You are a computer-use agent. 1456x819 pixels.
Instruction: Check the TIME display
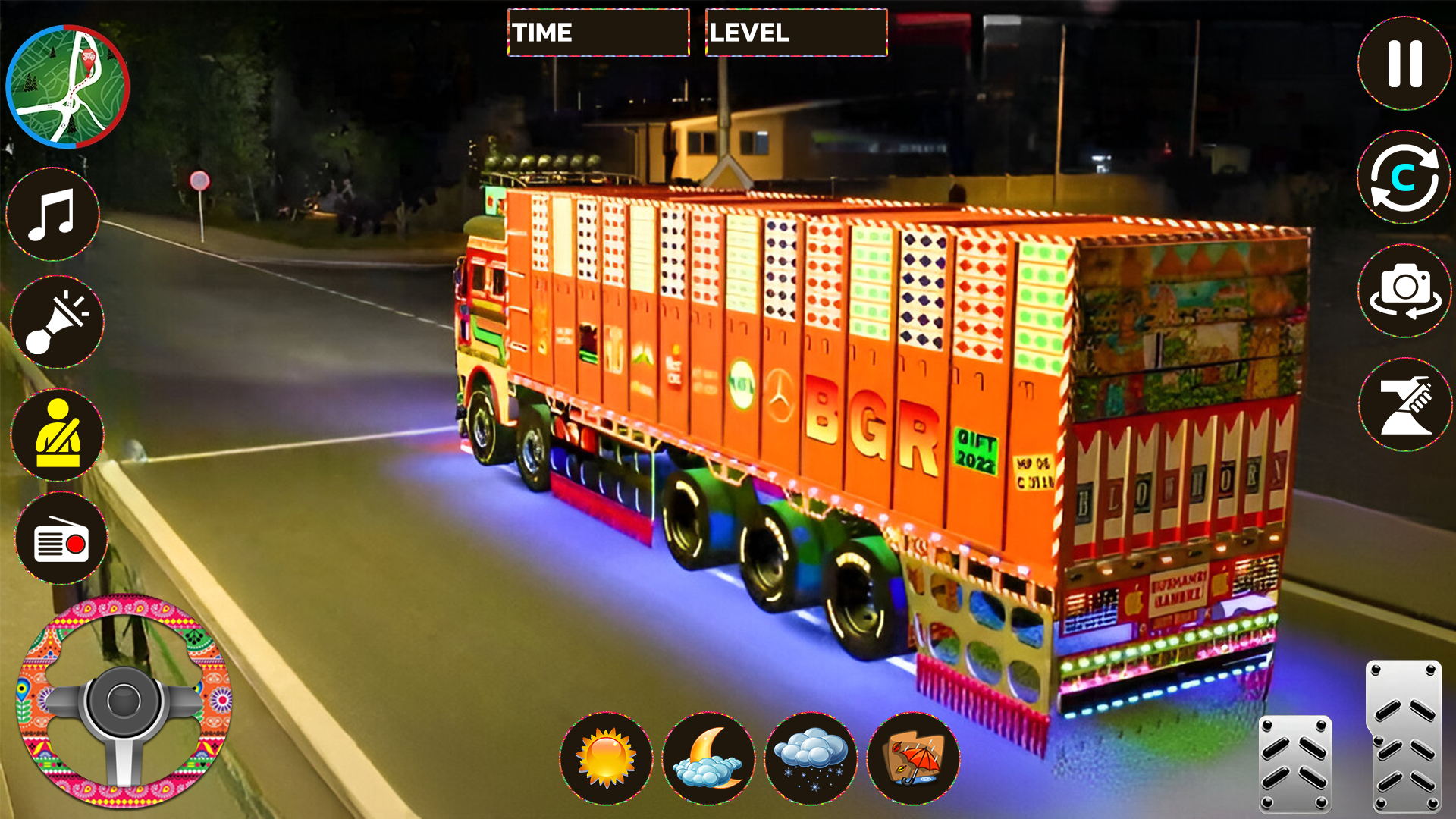(x=598, y=33)
